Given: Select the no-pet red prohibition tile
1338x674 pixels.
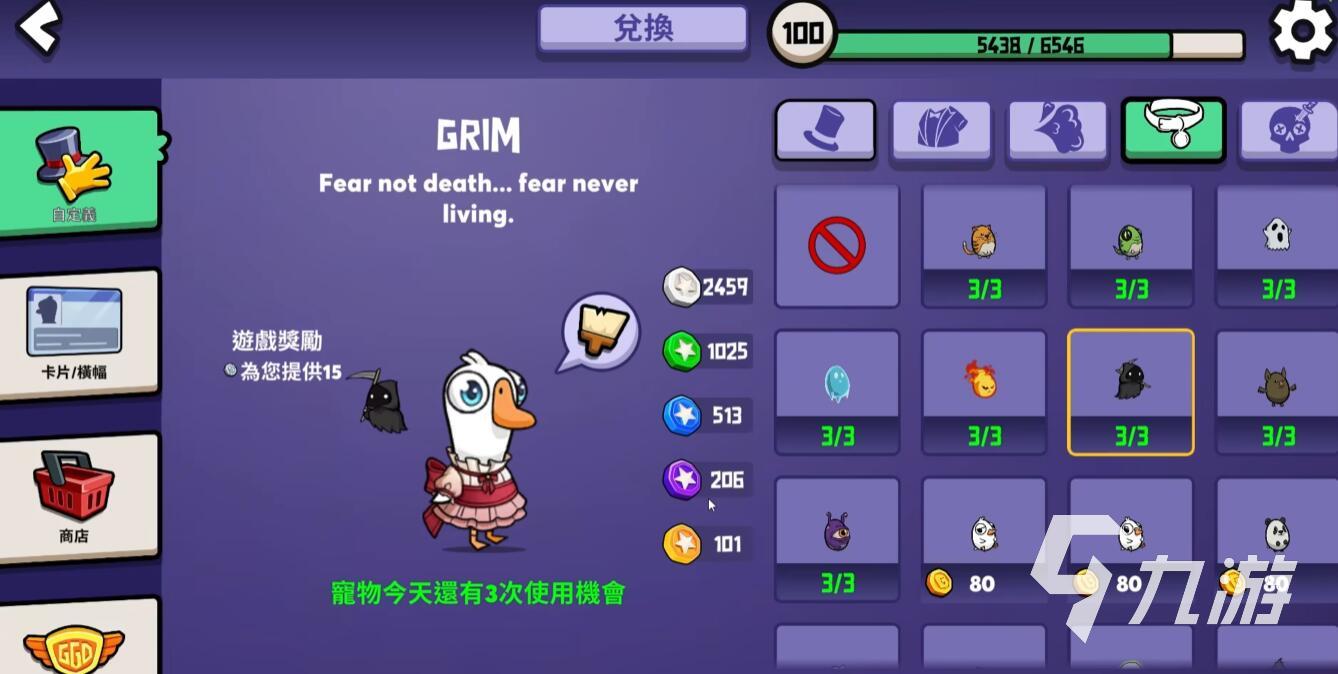Looking at the screenshot, I should point(837,245).
